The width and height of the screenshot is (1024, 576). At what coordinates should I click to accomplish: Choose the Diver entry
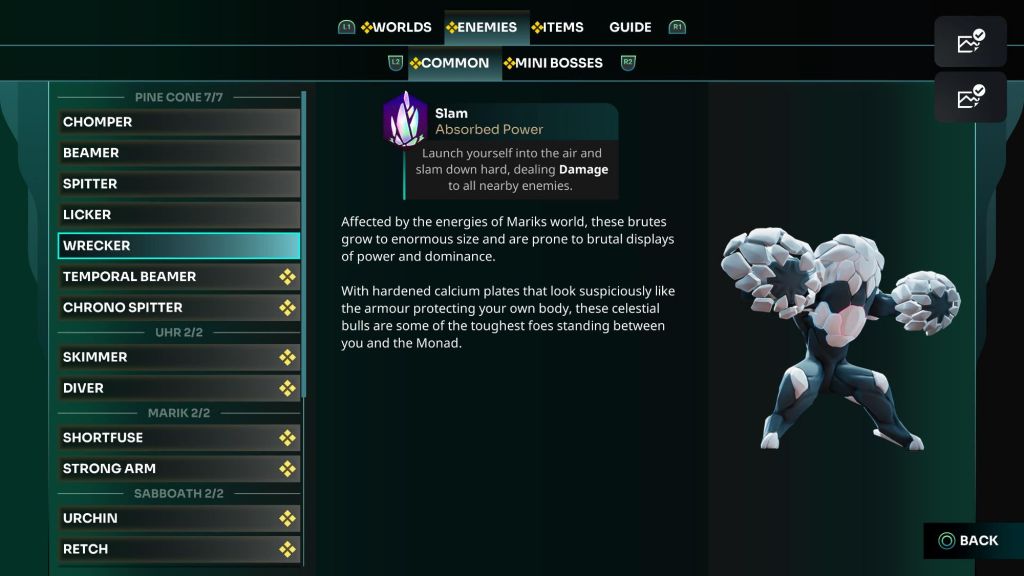pos(179,388)
